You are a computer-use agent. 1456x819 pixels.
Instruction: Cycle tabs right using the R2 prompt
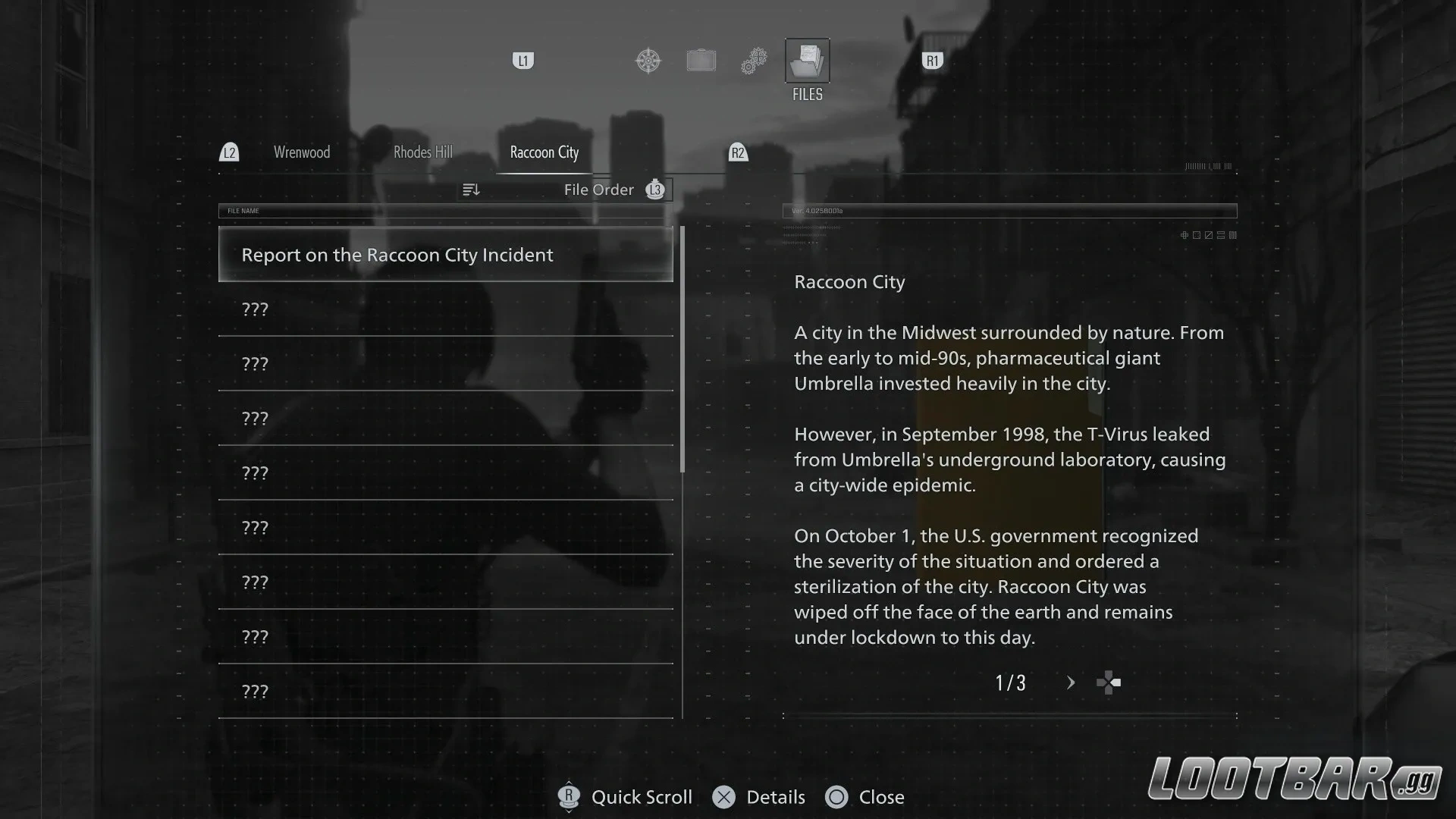[739, 152]
